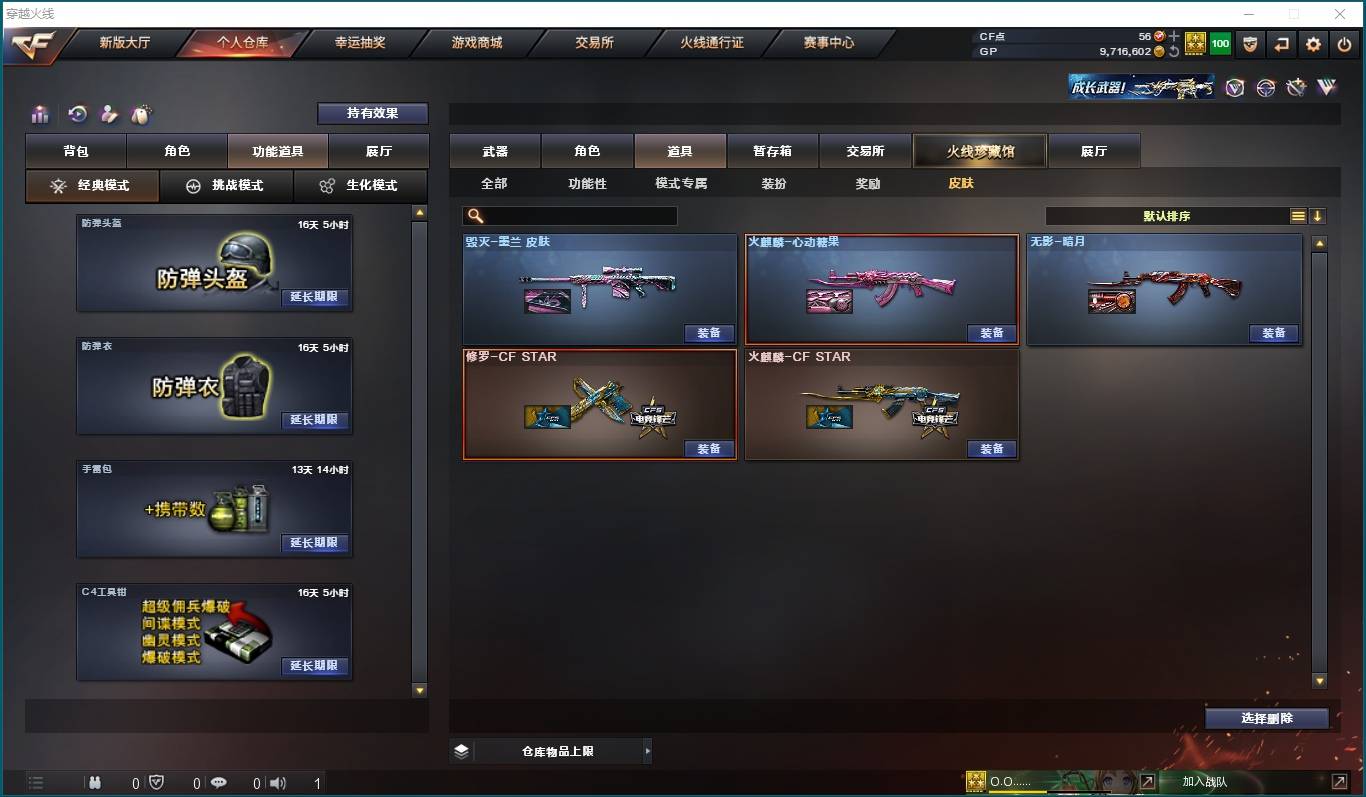
Task: Toggle the list view icon beside 默认排序
Action: point(1297,214)
